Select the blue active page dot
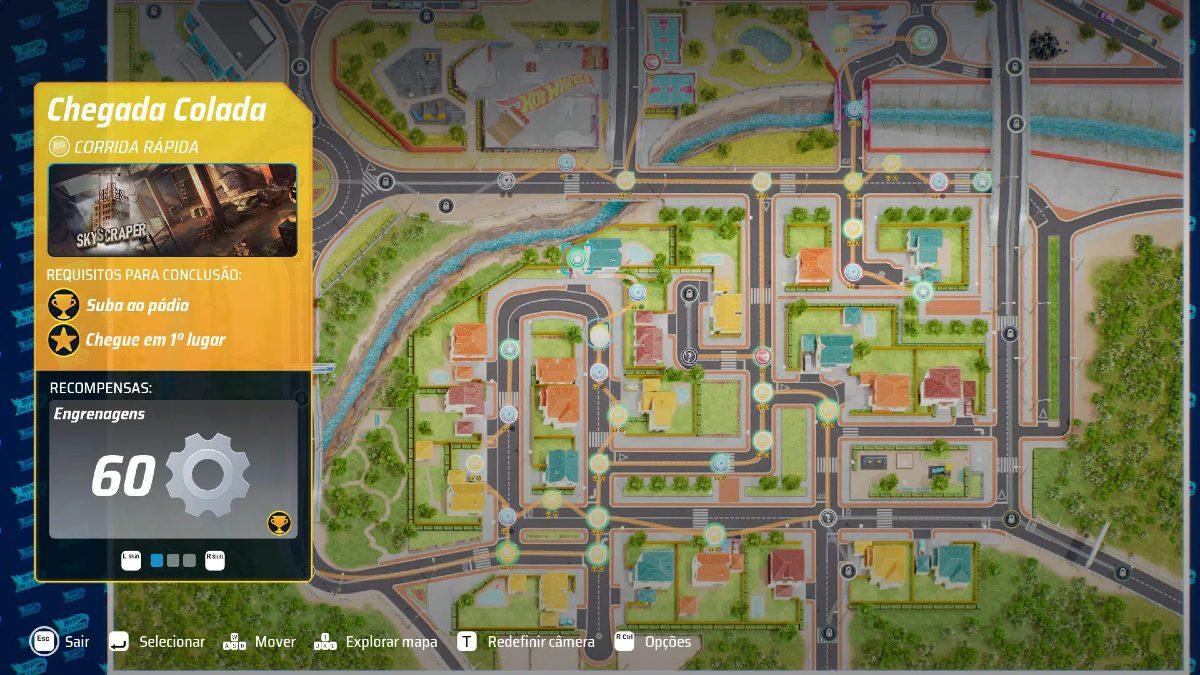The image size is (1200, 675). coord(156,560)
